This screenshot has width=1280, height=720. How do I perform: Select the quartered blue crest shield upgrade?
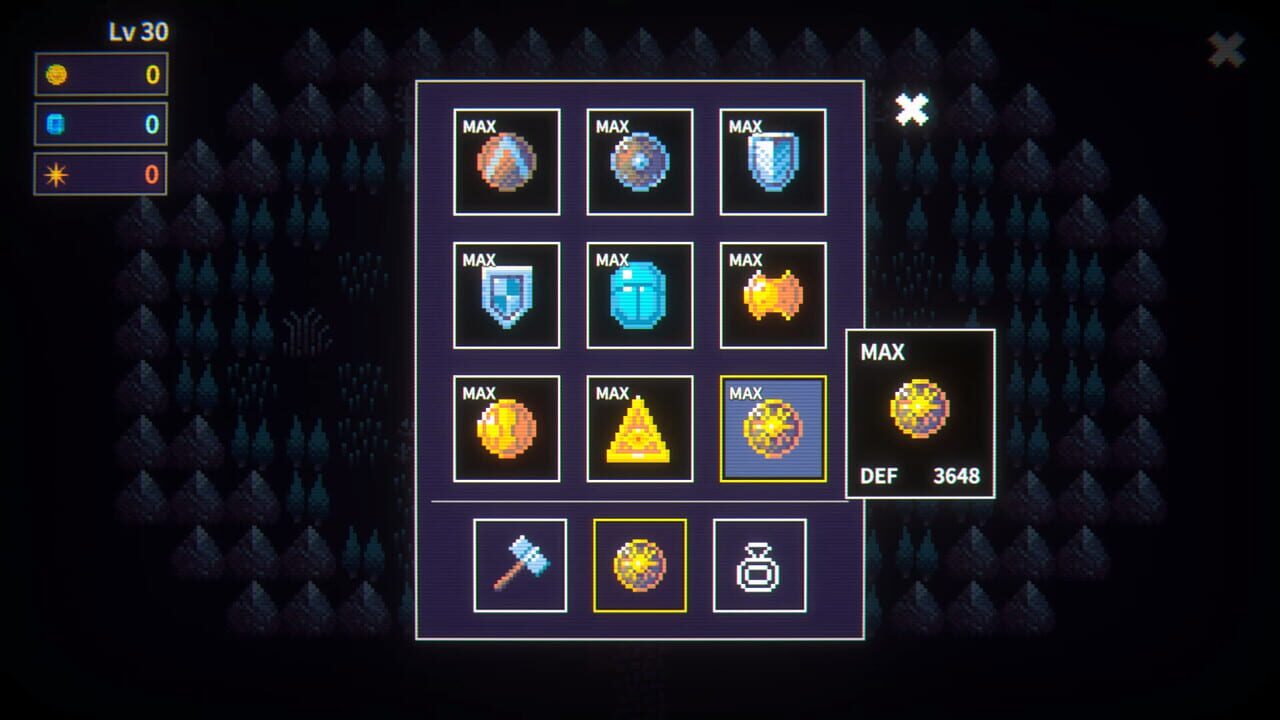[506, 295]
